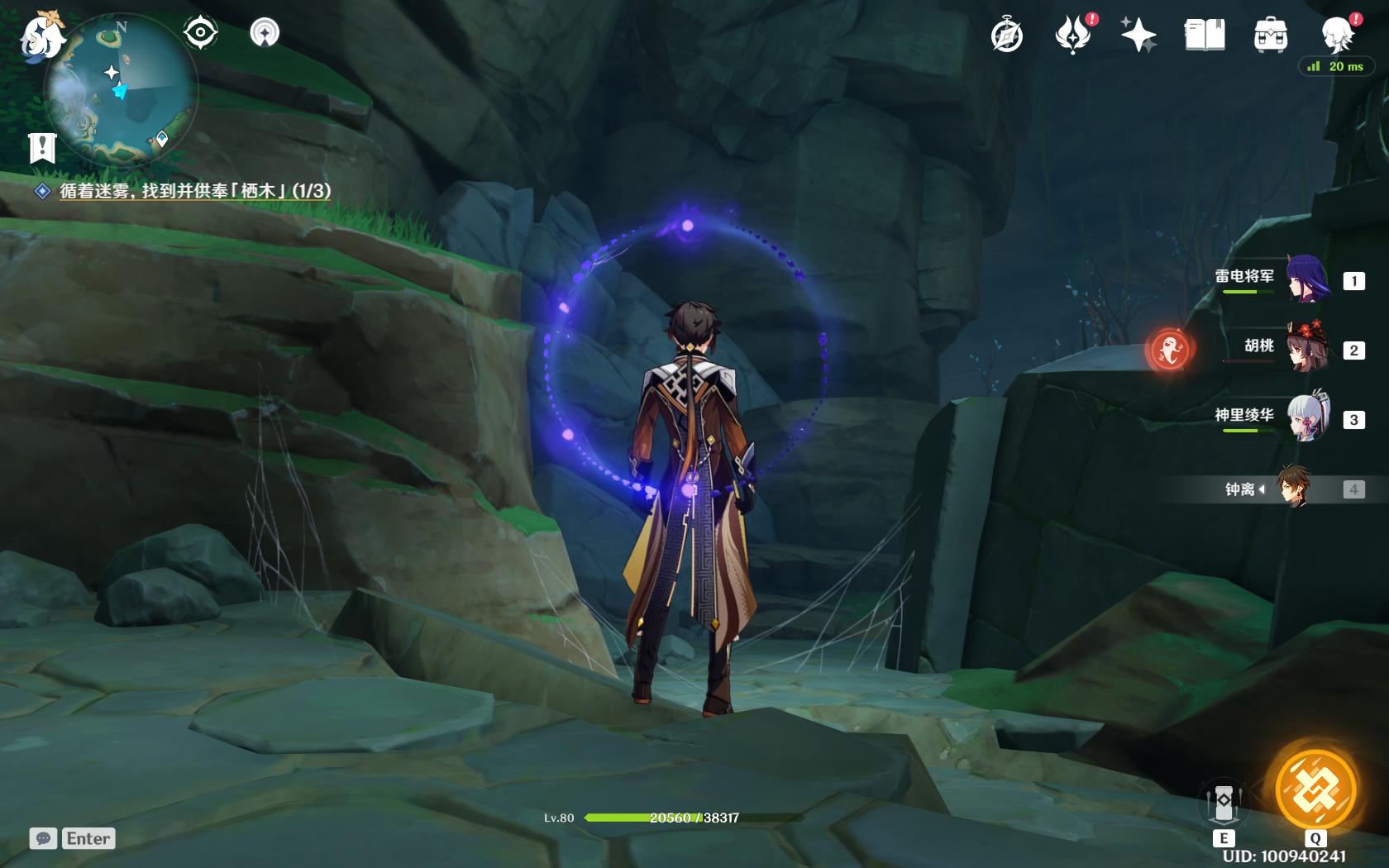Screen dimensions: 1389x868
Task: Activate the red ghost elemental burst icon
Action: click(x=1170, y=349)
